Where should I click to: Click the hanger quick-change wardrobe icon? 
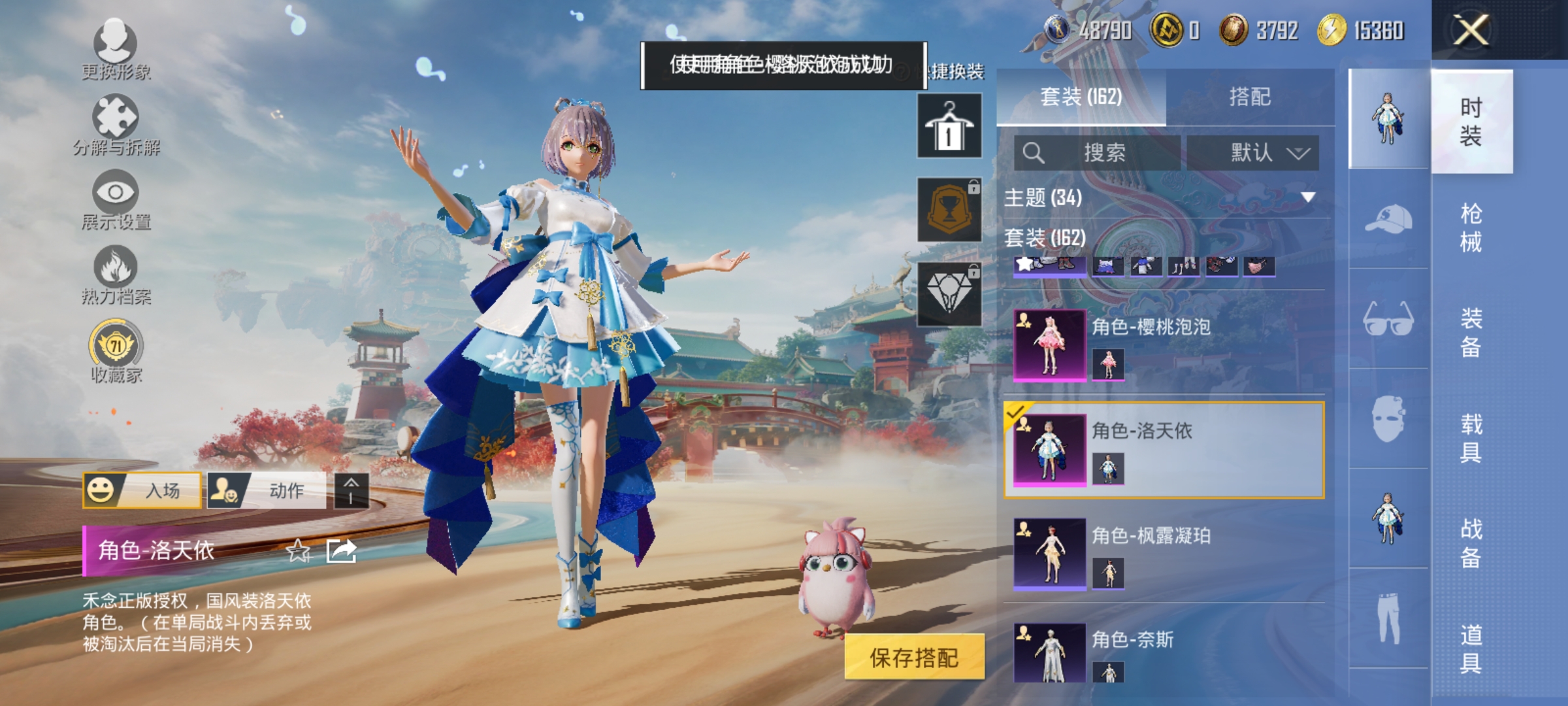pyautogui.click(x=951, y=124)
